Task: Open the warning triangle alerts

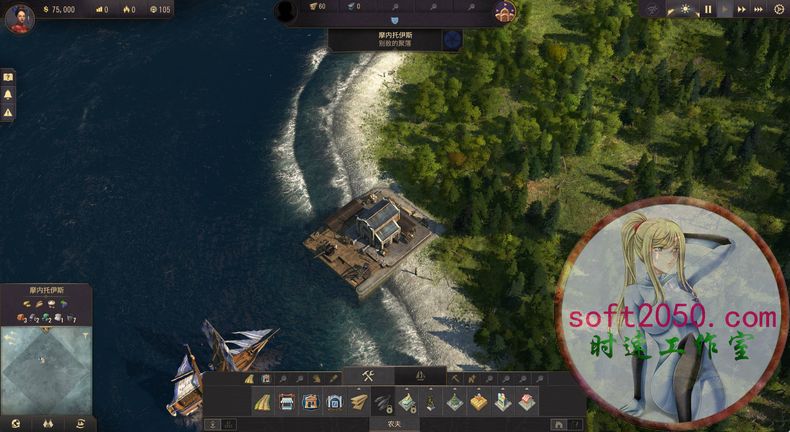Action: [x=8, y=113]
